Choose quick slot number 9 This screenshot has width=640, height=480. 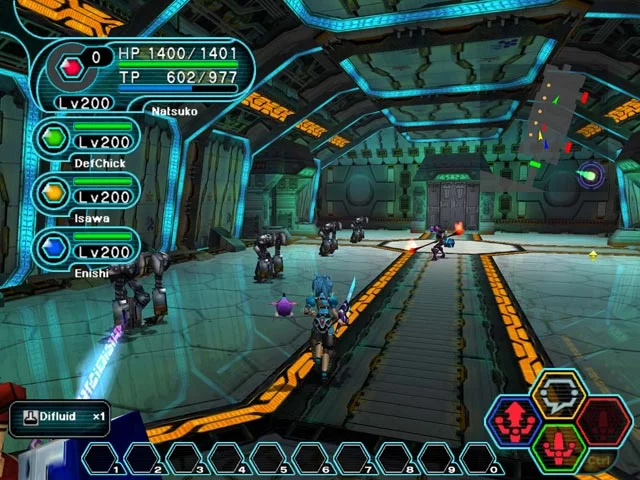pyautogui.click(x=441, y=459)
